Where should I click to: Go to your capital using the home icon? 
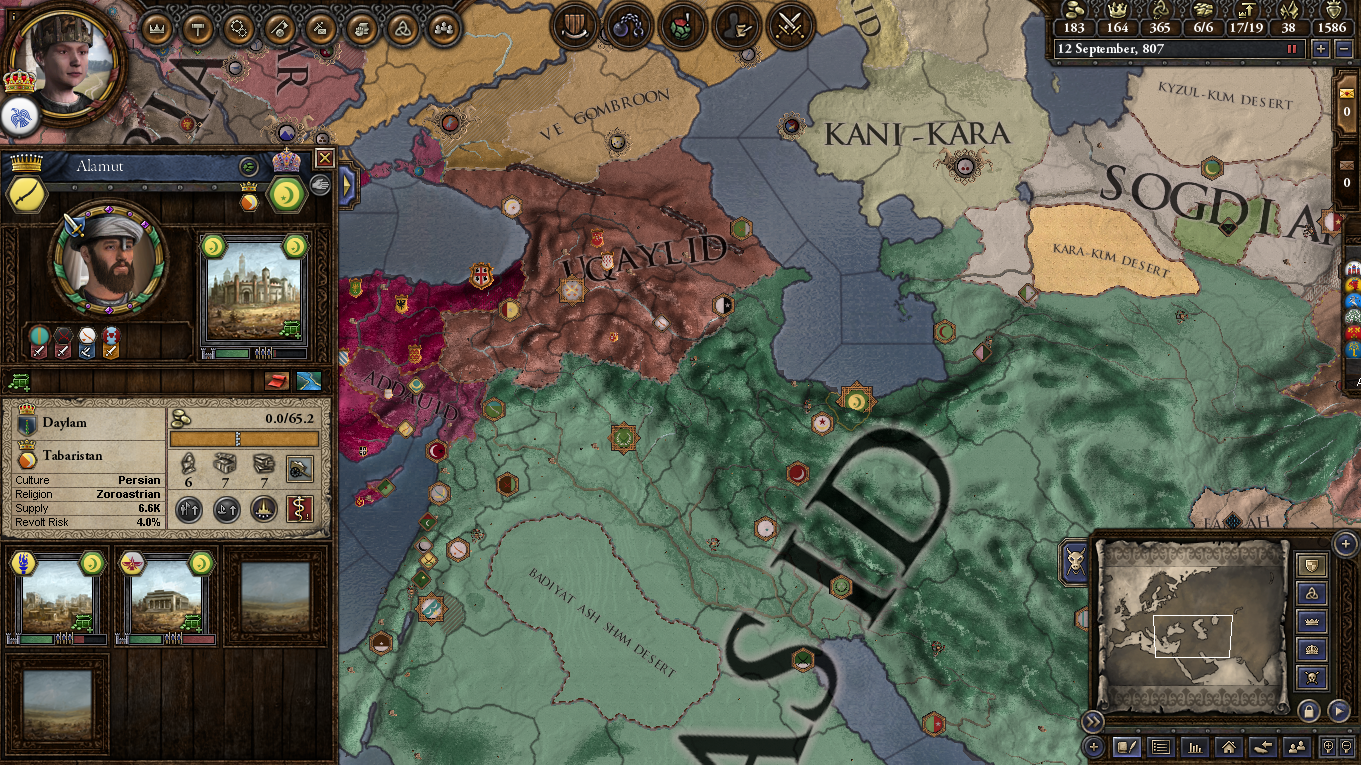coord(1230,748)
